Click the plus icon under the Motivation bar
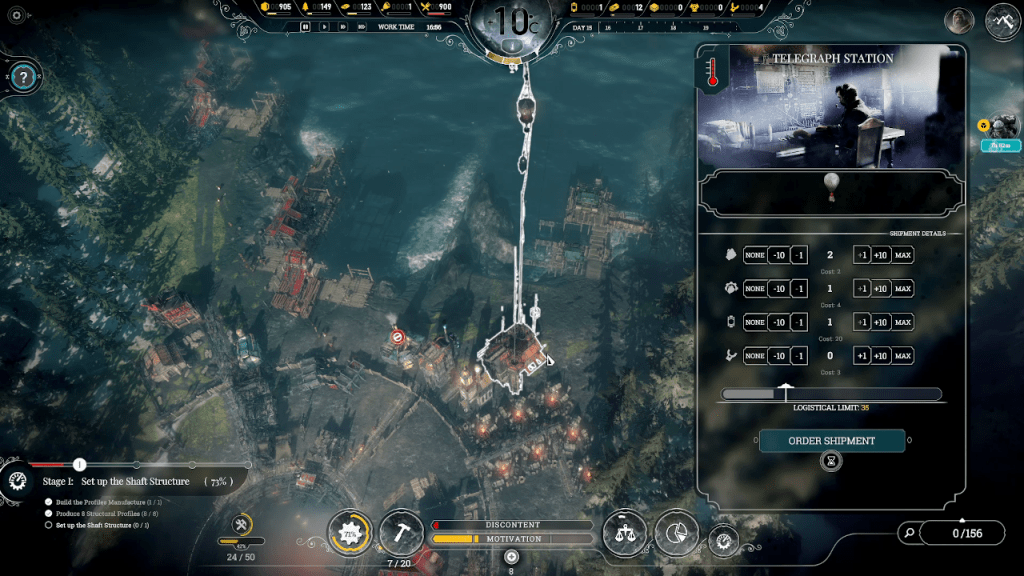Screen dimensions: 1024x576 (512, 557)
